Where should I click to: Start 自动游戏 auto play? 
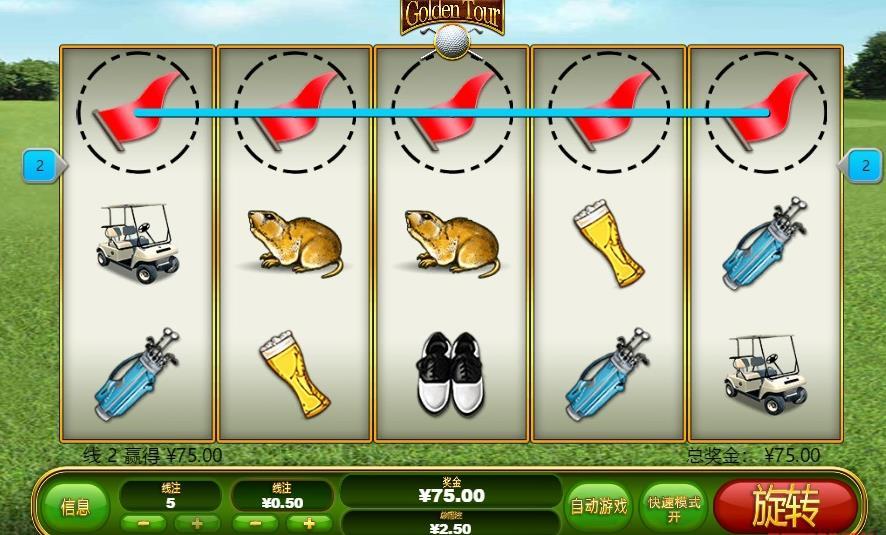[x=598, y=506]
